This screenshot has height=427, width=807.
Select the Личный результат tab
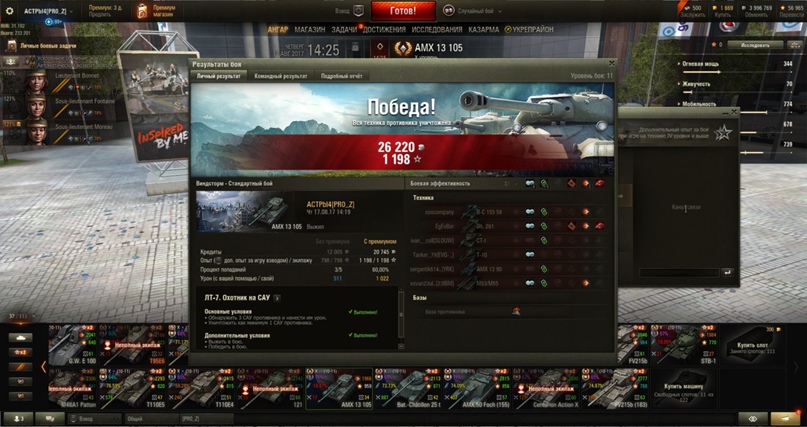click(x=219, y=76)
